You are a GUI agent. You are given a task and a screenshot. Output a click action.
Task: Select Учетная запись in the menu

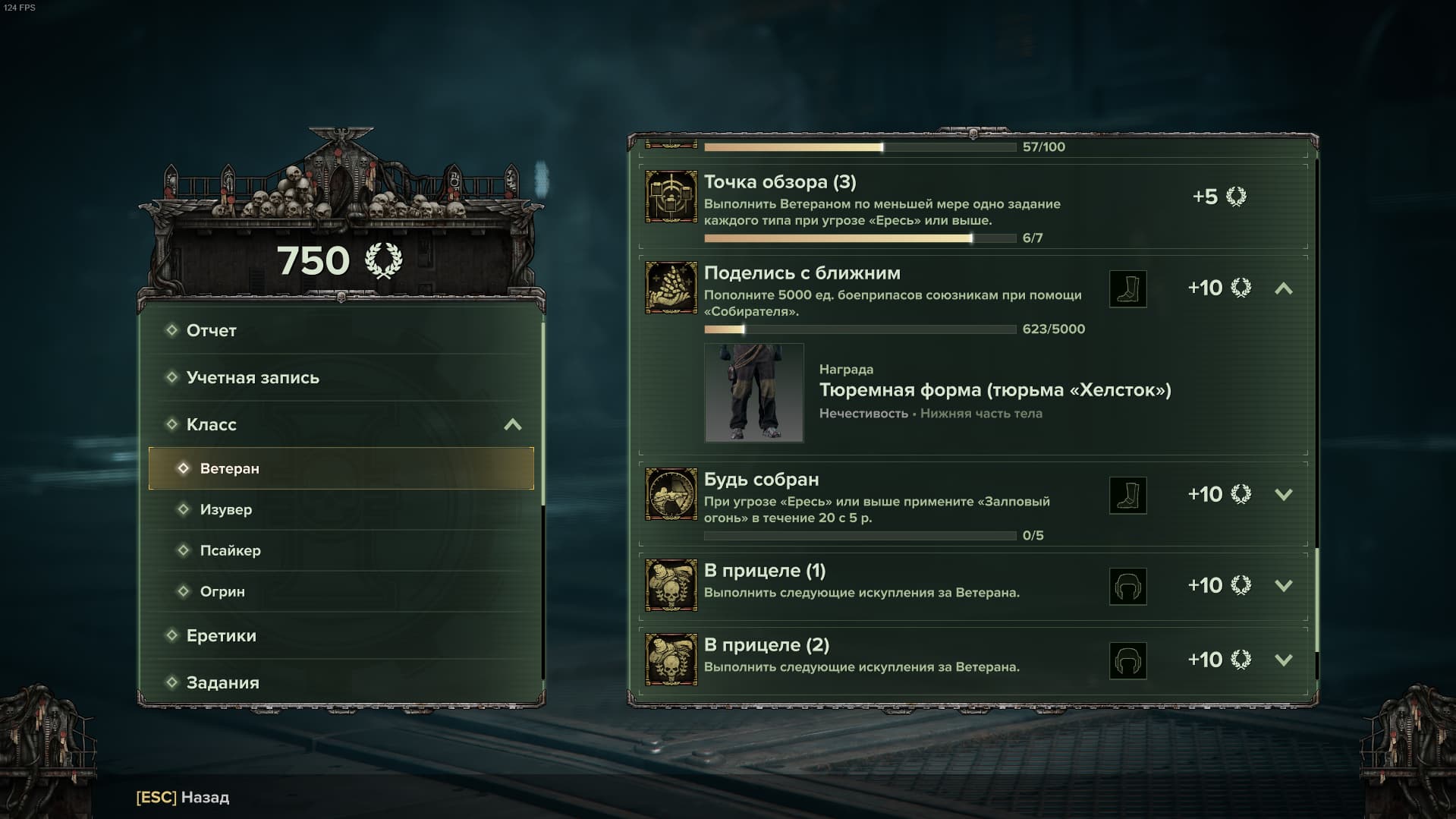[x=253, y=377]
